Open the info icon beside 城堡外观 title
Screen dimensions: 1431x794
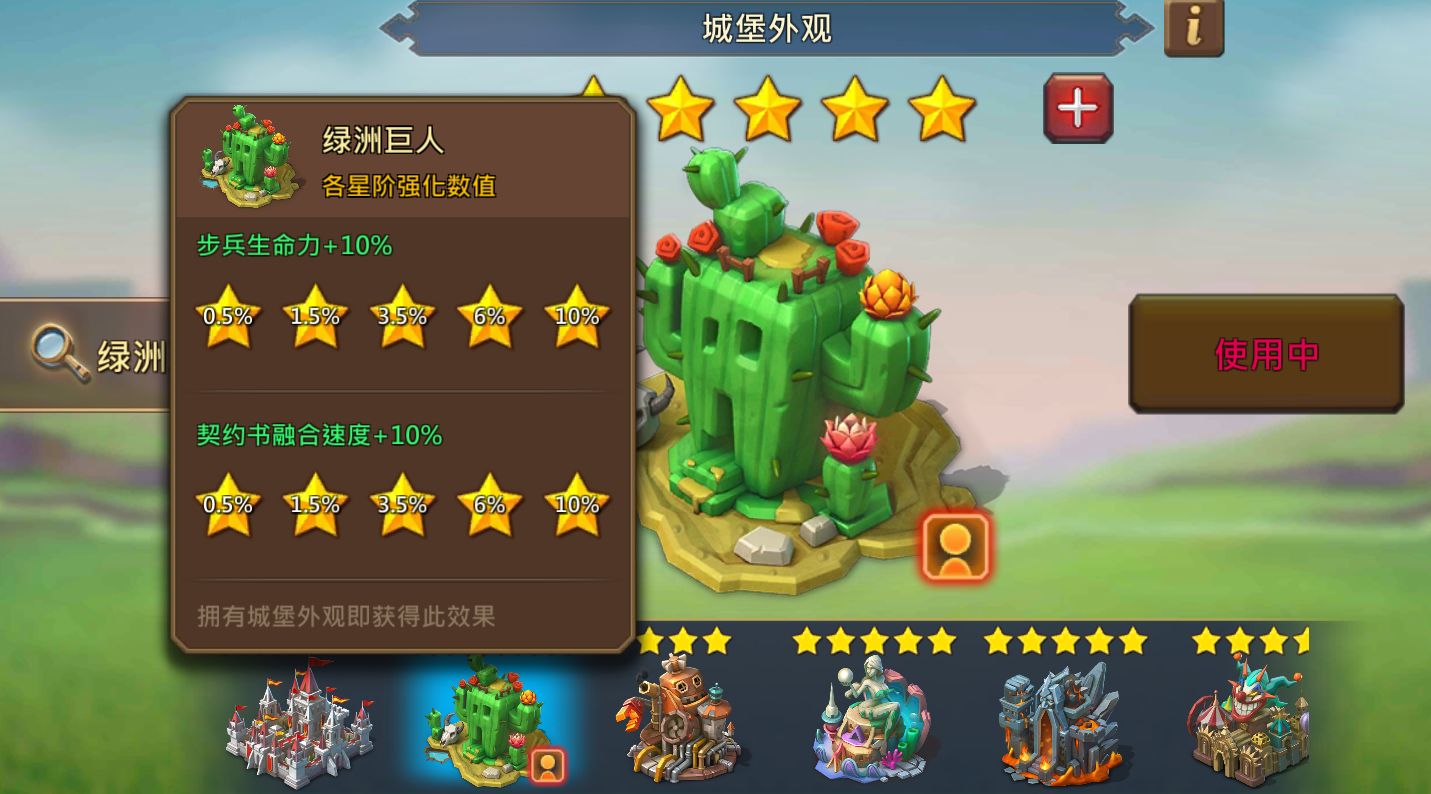click(x=1194, y=28)
